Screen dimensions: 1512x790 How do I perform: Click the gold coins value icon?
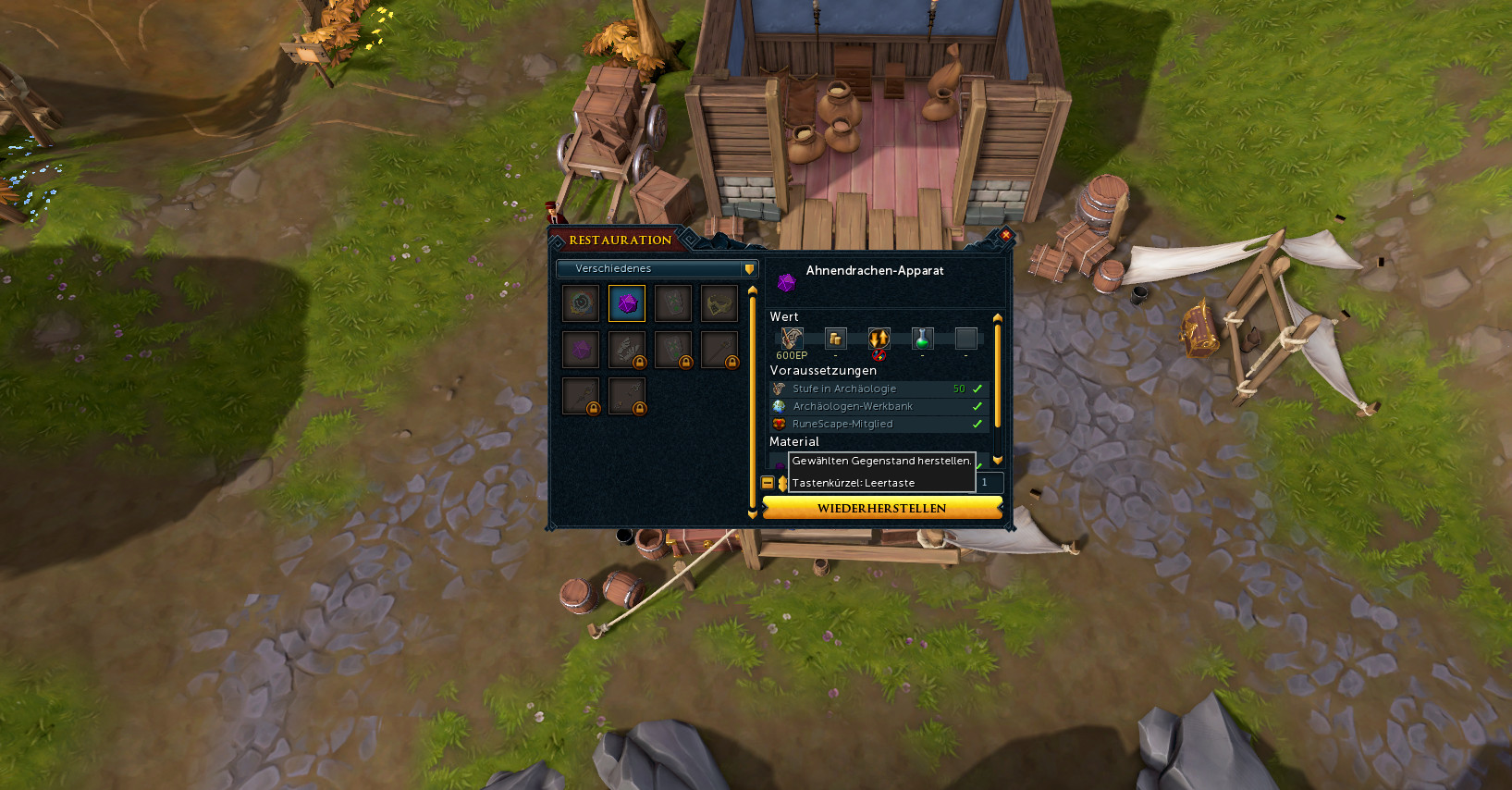pyautogui.click(x=835, y=339)
